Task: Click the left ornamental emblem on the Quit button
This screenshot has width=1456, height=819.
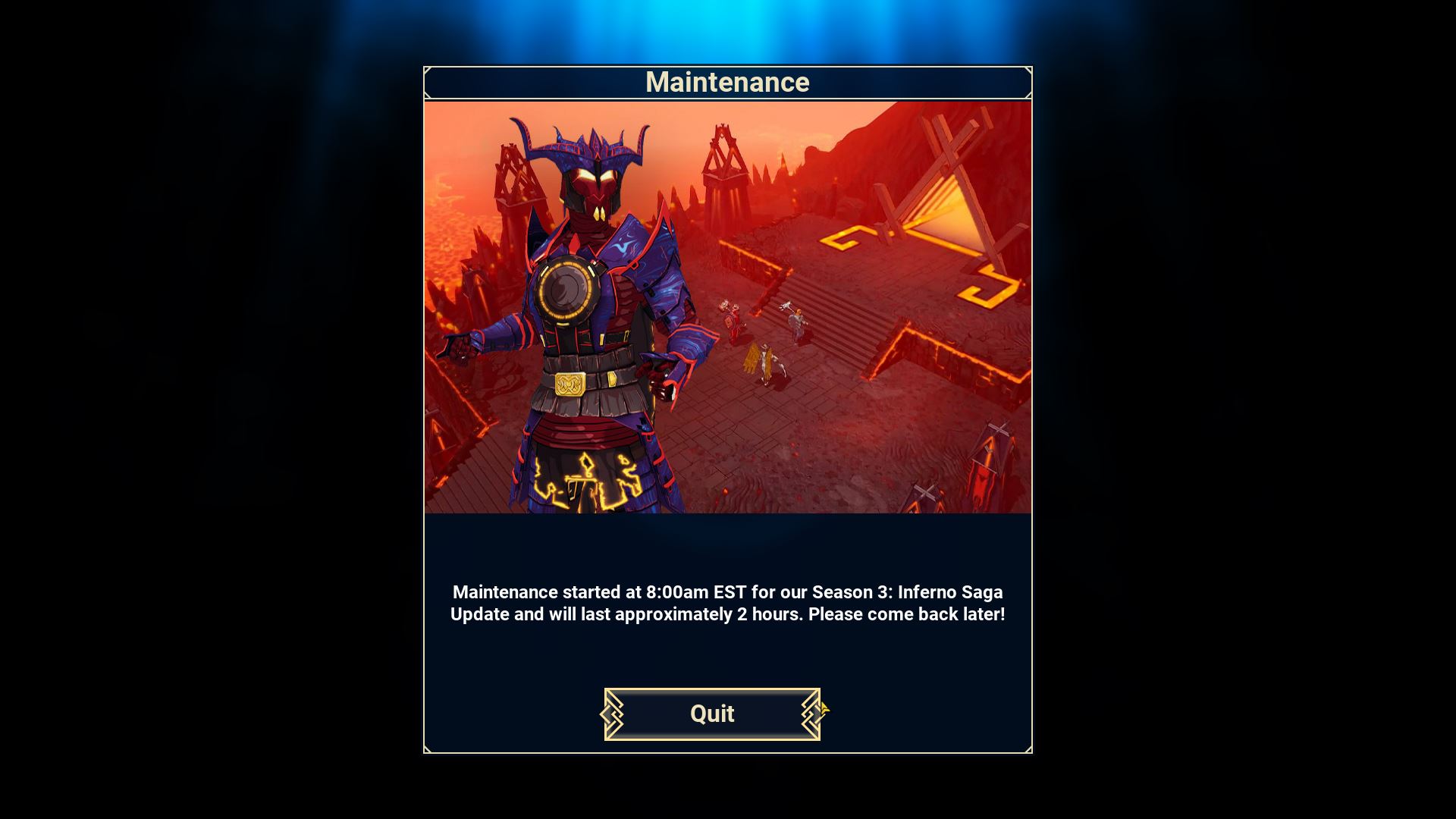Action: 613,714
